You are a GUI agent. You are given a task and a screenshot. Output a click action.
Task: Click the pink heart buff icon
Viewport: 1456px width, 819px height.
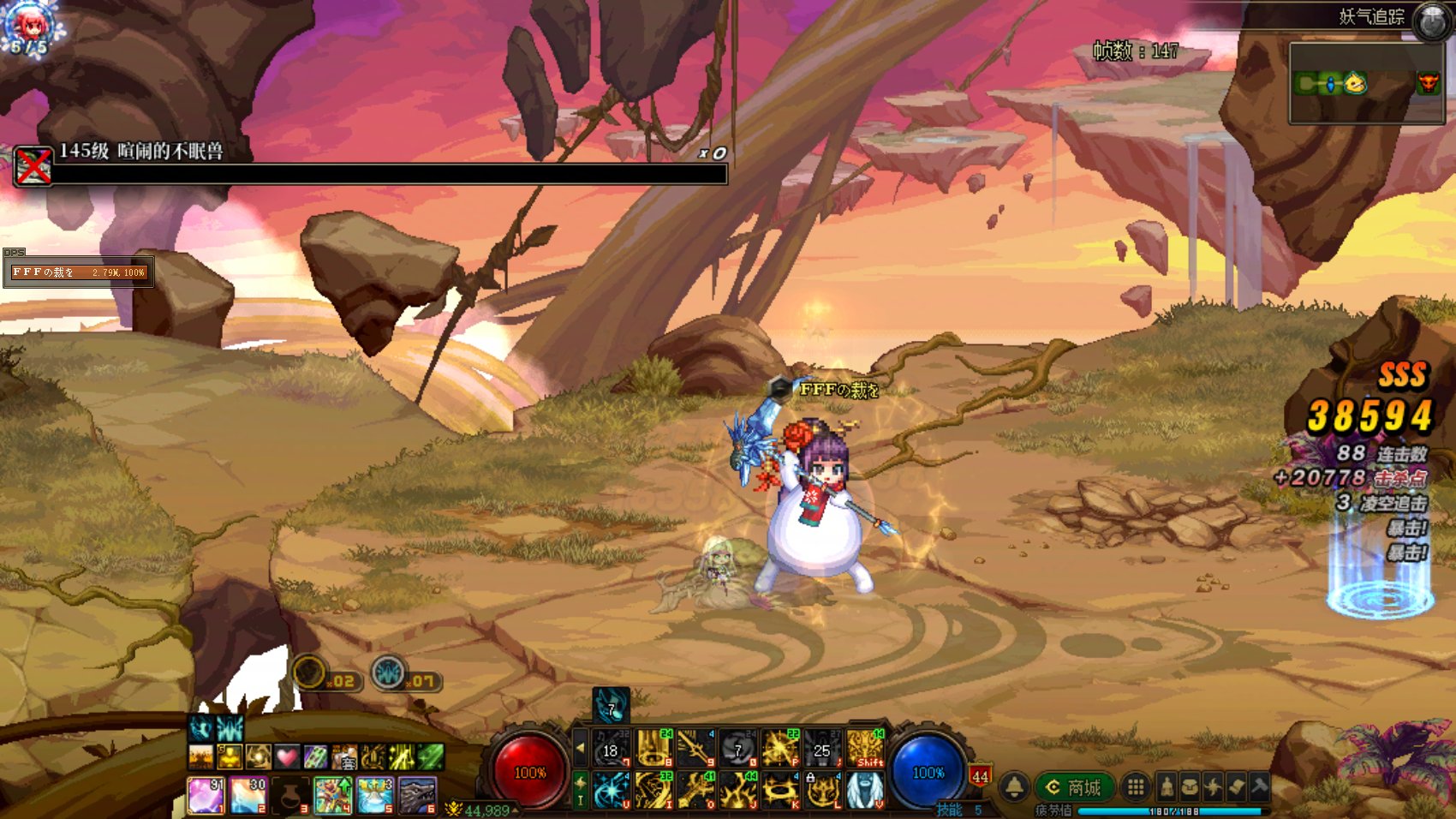click(287, 756)
